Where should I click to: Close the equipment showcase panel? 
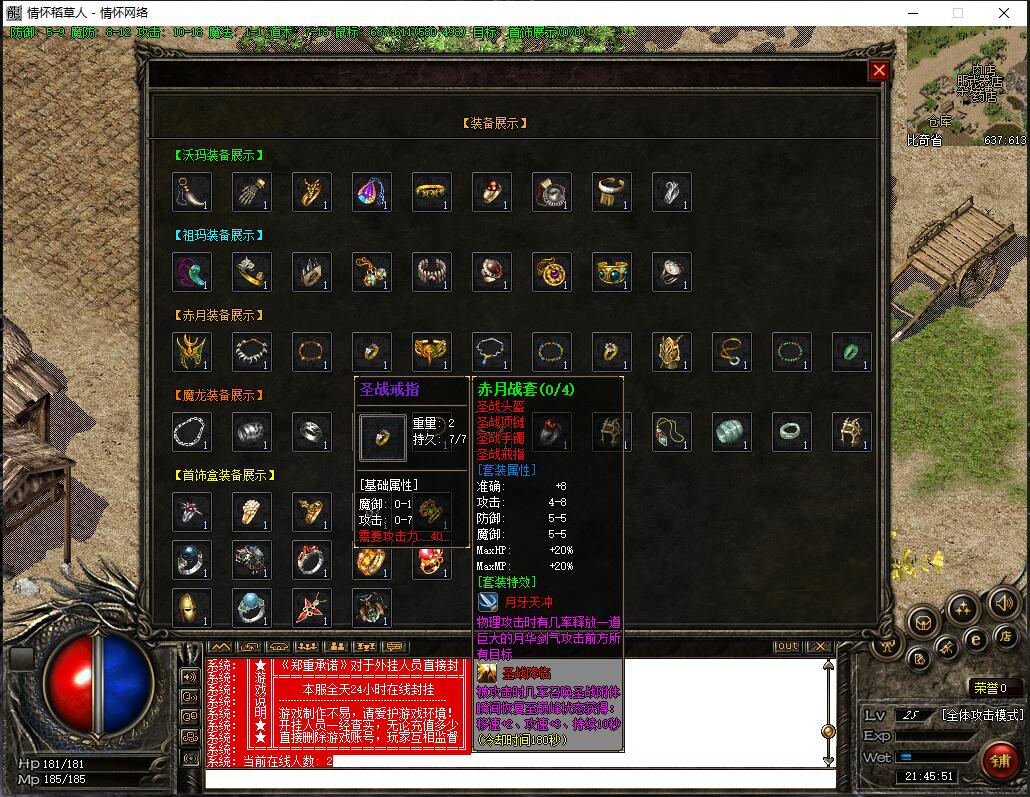click(879, 70)
